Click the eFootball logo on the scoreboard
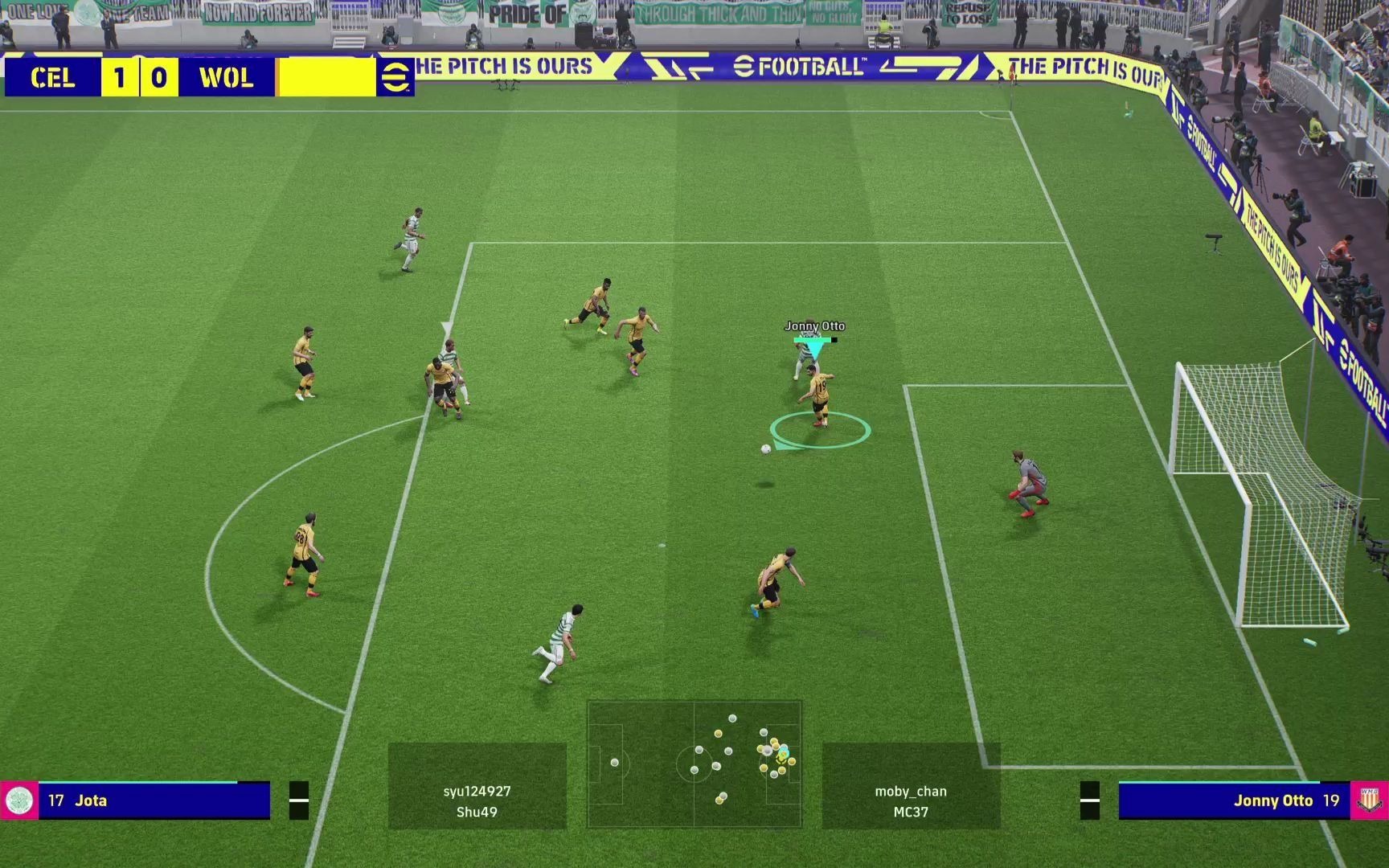Viewport: 1389px width, 868px height. [x=395, y=77]
